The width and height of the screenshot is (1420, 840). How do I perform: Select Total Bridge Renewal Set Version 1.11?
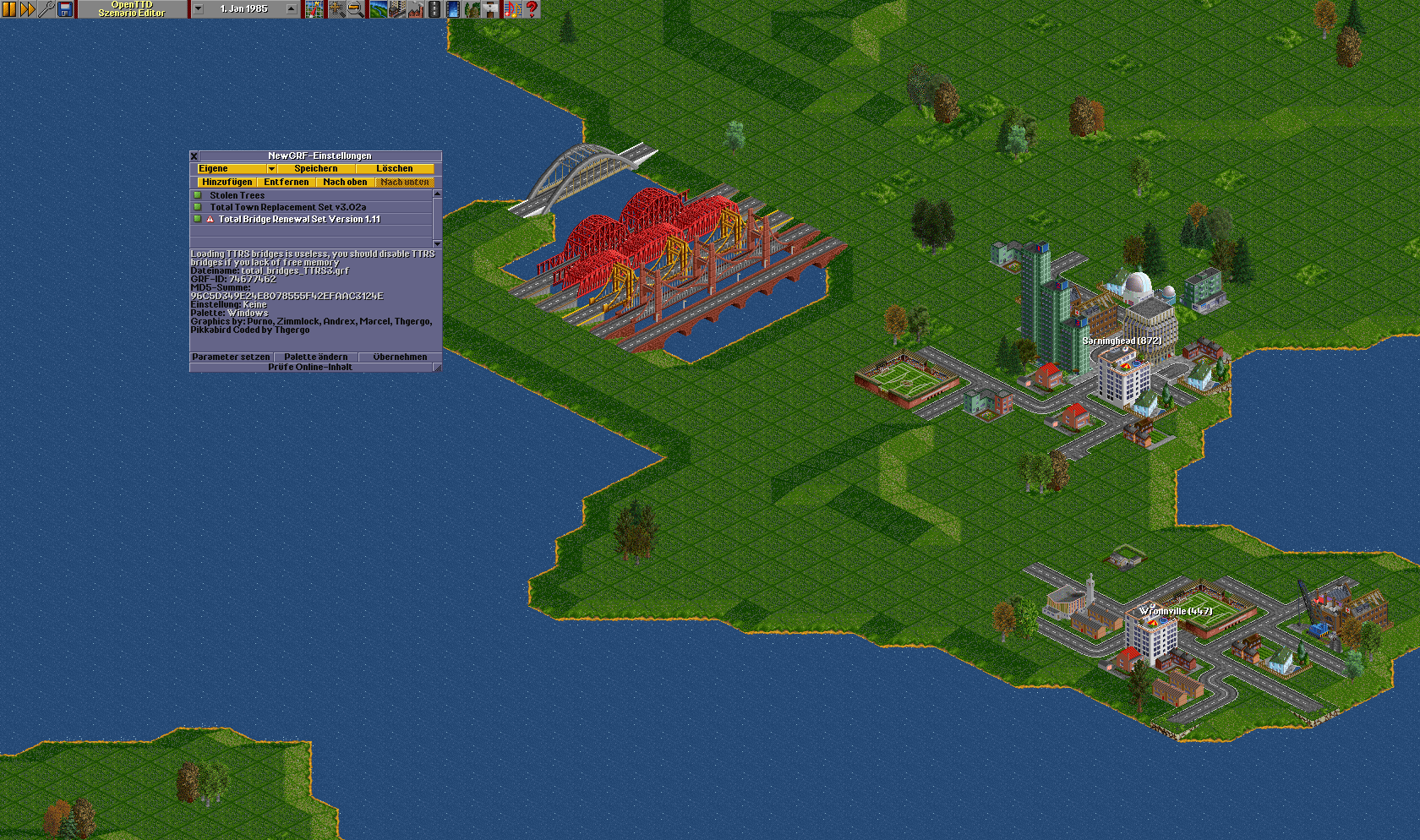299,220
